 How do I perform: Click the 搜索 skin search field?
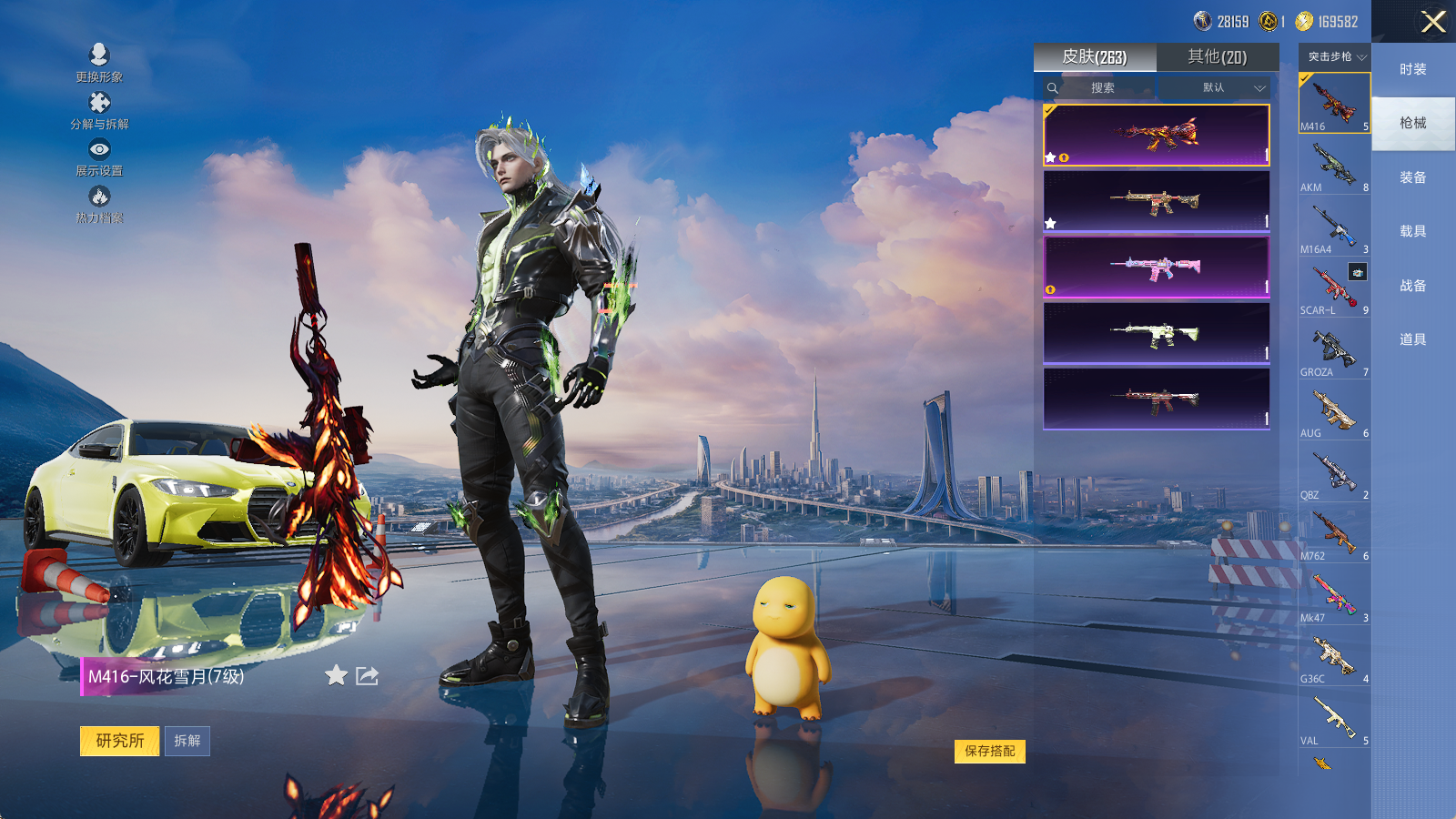point(1102,87)
